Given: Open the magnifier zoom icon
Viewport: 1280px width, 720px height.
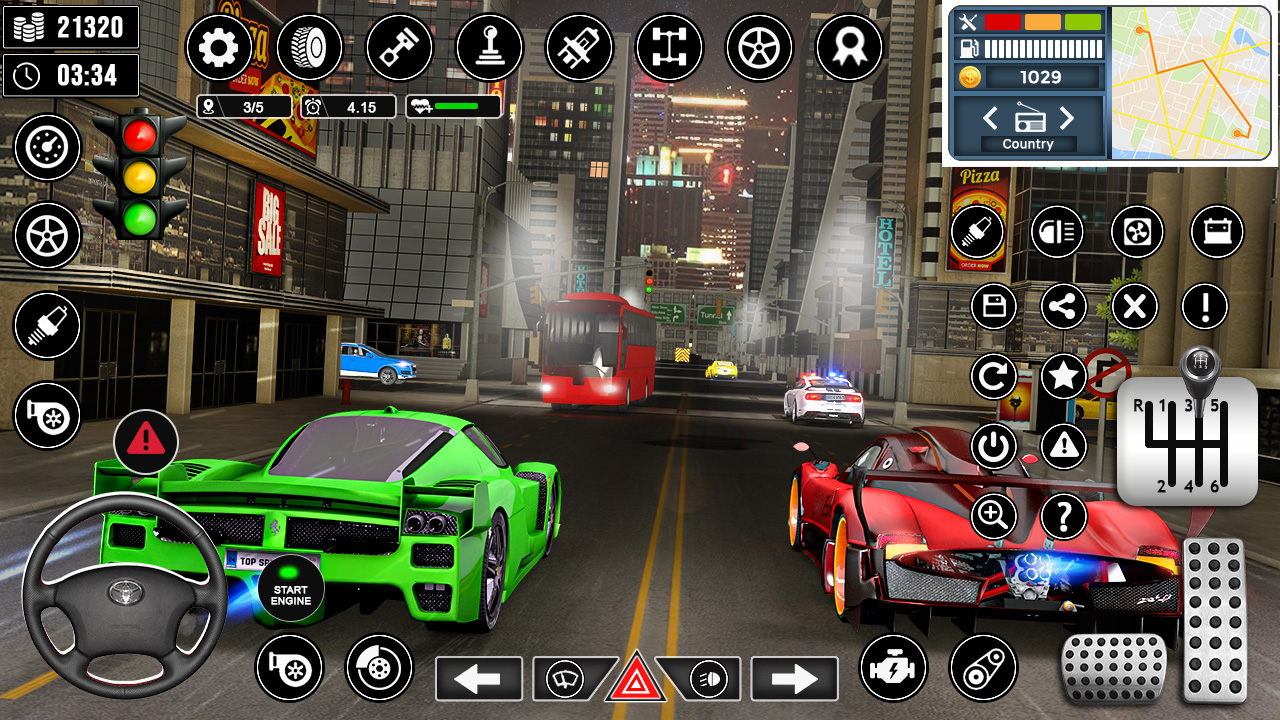Looking at the screenshot, I should [x=993, y=516].
